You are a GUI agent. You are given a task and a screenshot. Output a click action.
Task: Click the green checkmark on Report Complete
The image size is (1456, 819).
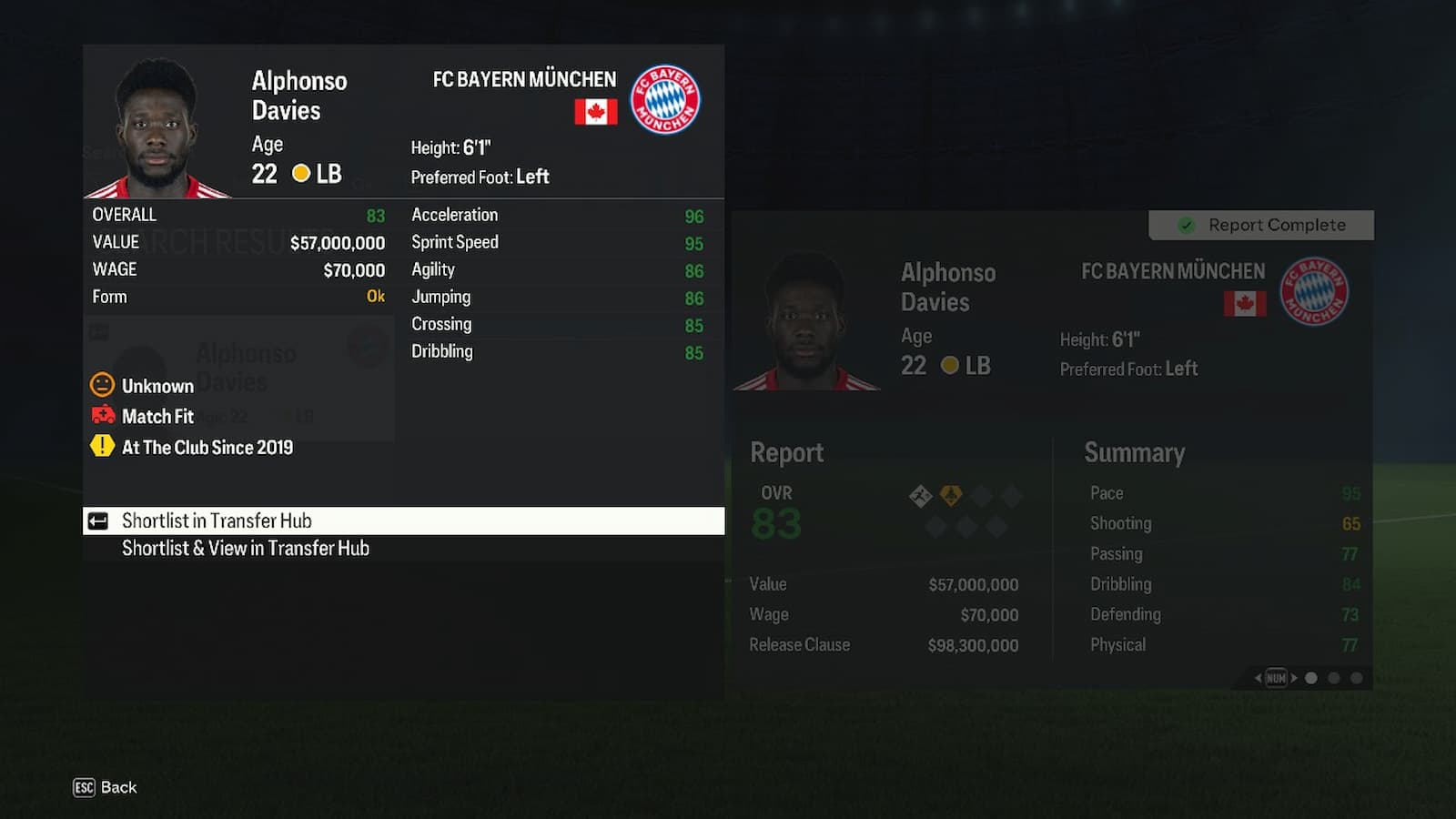click(1188, 224)
